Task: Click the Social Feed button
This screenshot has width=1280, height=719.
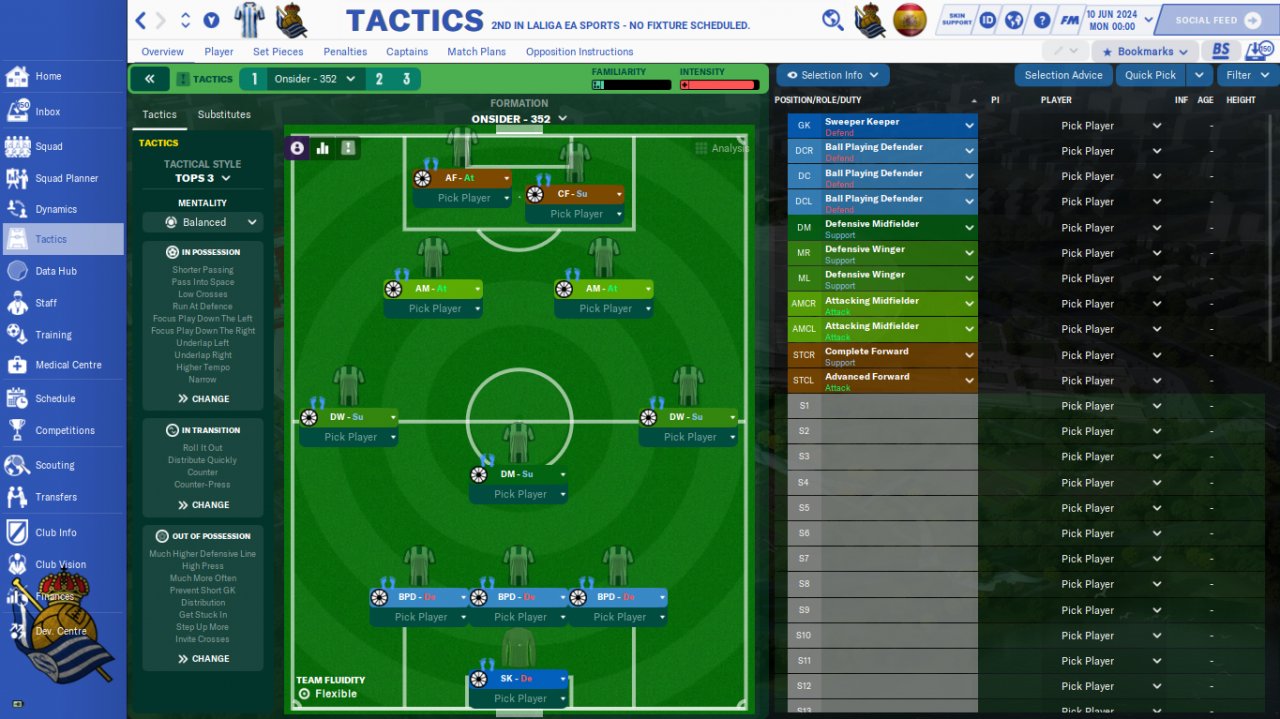Action: pos(1216,20)
